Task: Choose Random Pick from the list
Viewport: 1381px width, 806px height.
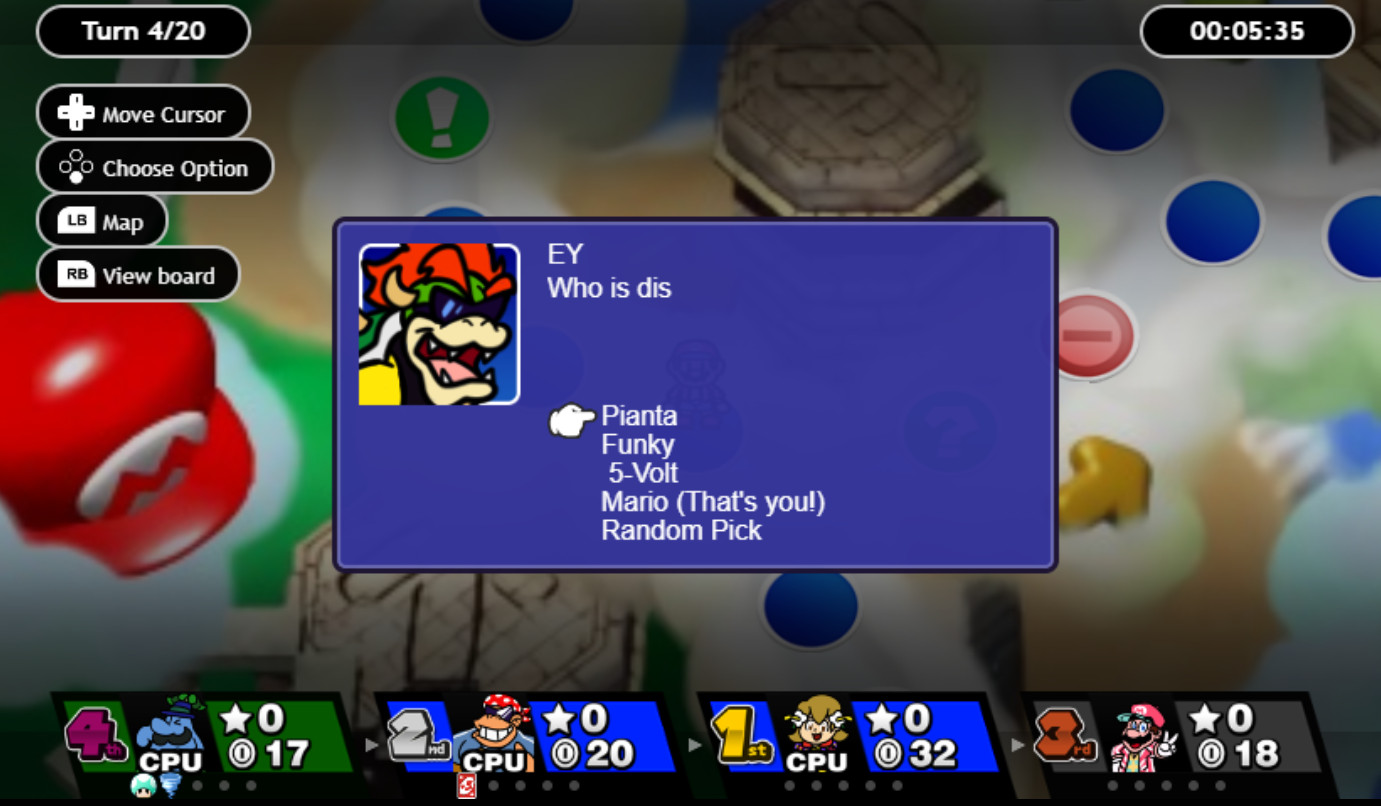Action: pyautogui.click(x=682, y=531)
